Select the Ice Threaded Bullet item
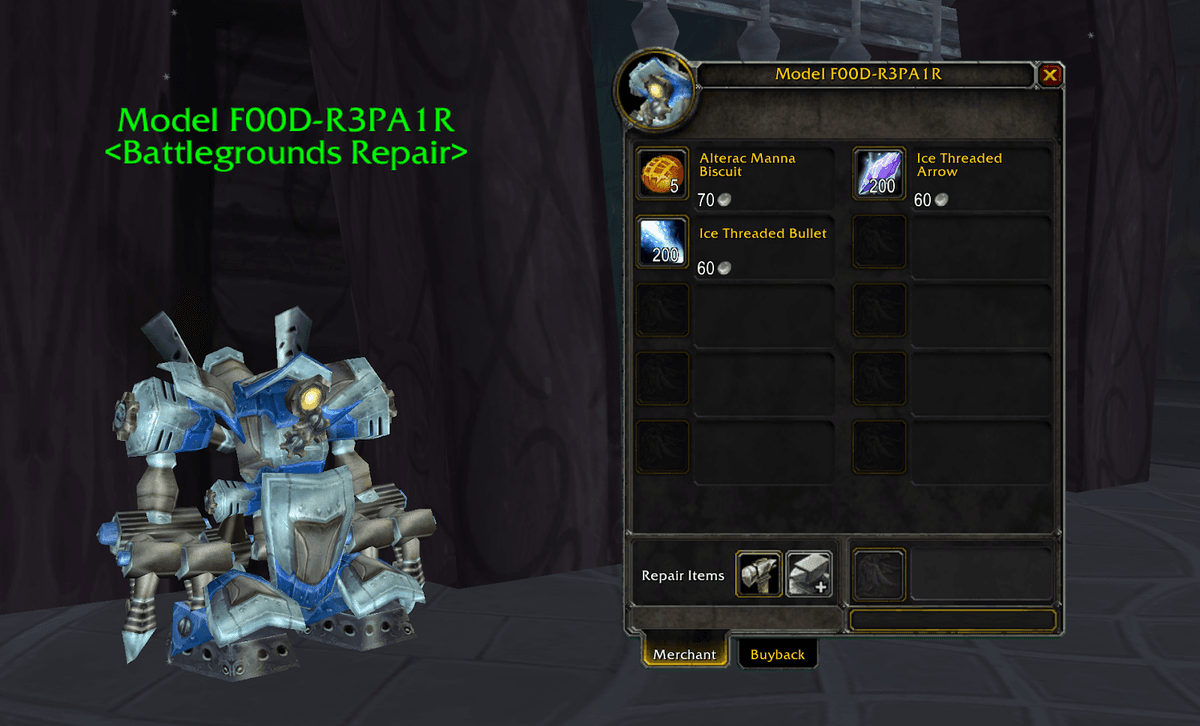 pos(662,242)
